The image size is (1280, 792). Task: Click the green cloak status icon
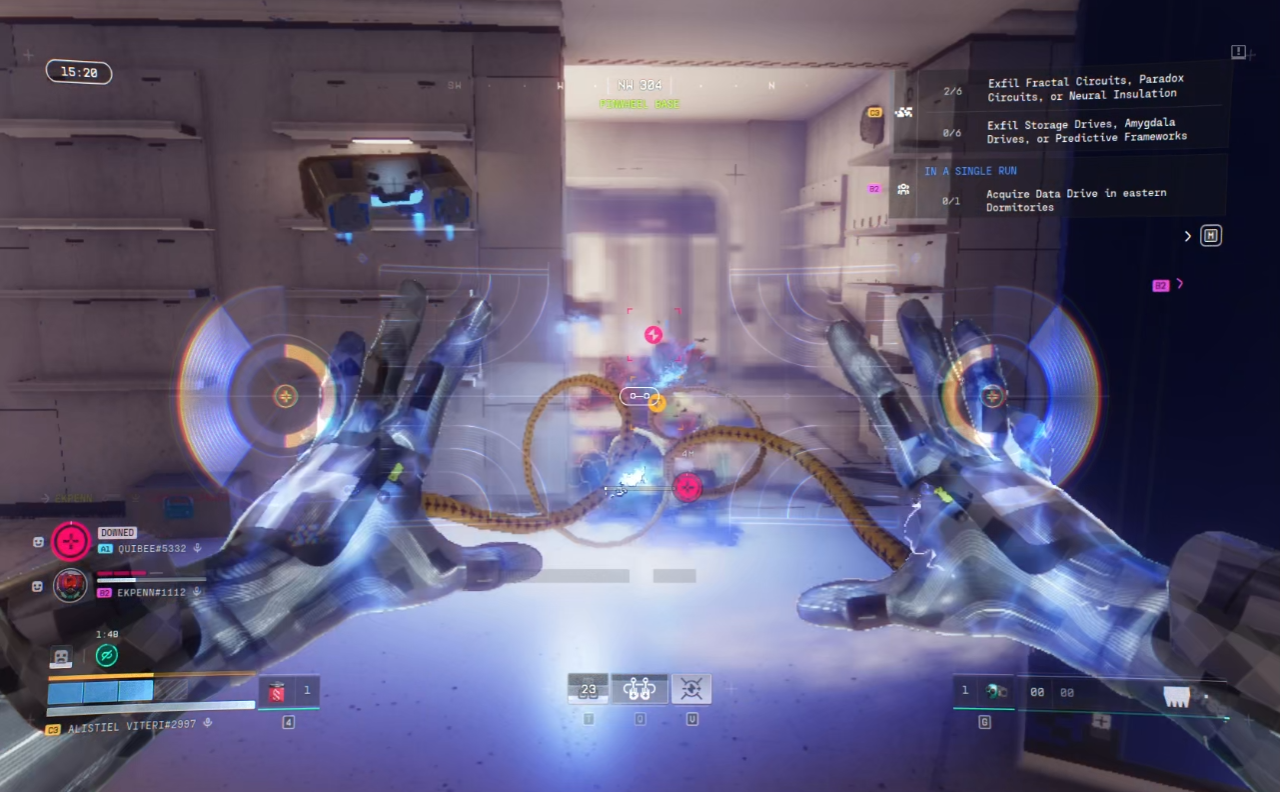107,655
